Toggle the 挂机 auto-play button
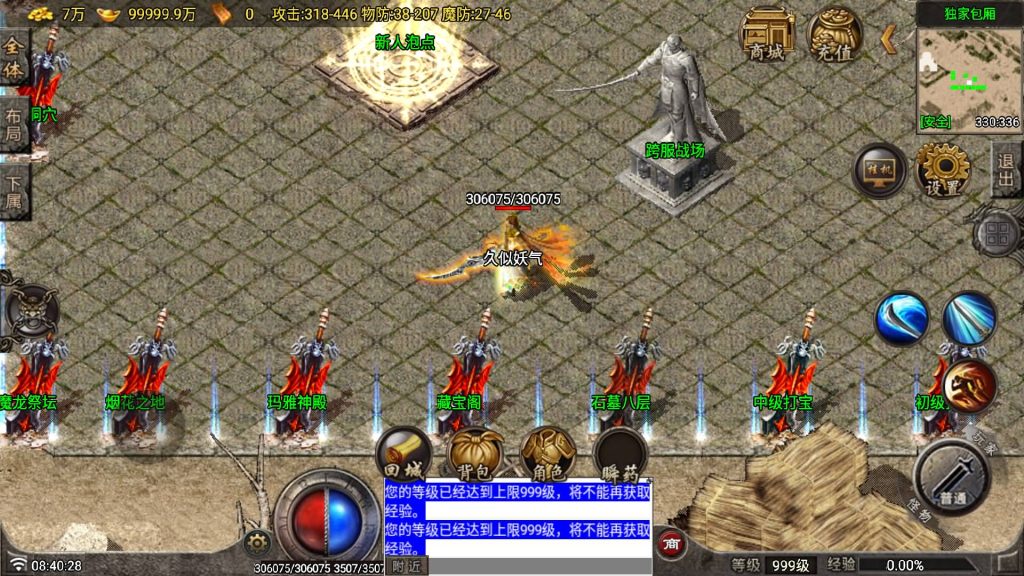1024x576 pixels. [x=880, y=171]
